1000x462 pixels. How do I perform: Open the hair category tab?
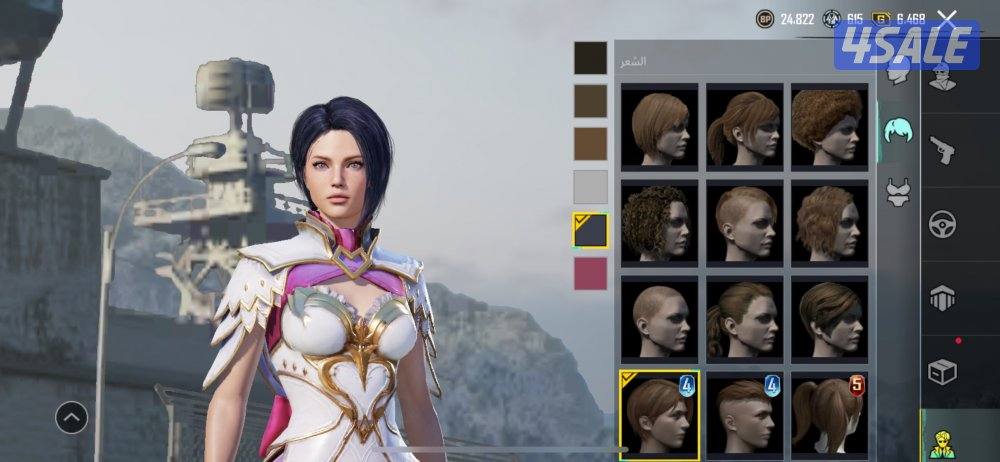[897, 130]
